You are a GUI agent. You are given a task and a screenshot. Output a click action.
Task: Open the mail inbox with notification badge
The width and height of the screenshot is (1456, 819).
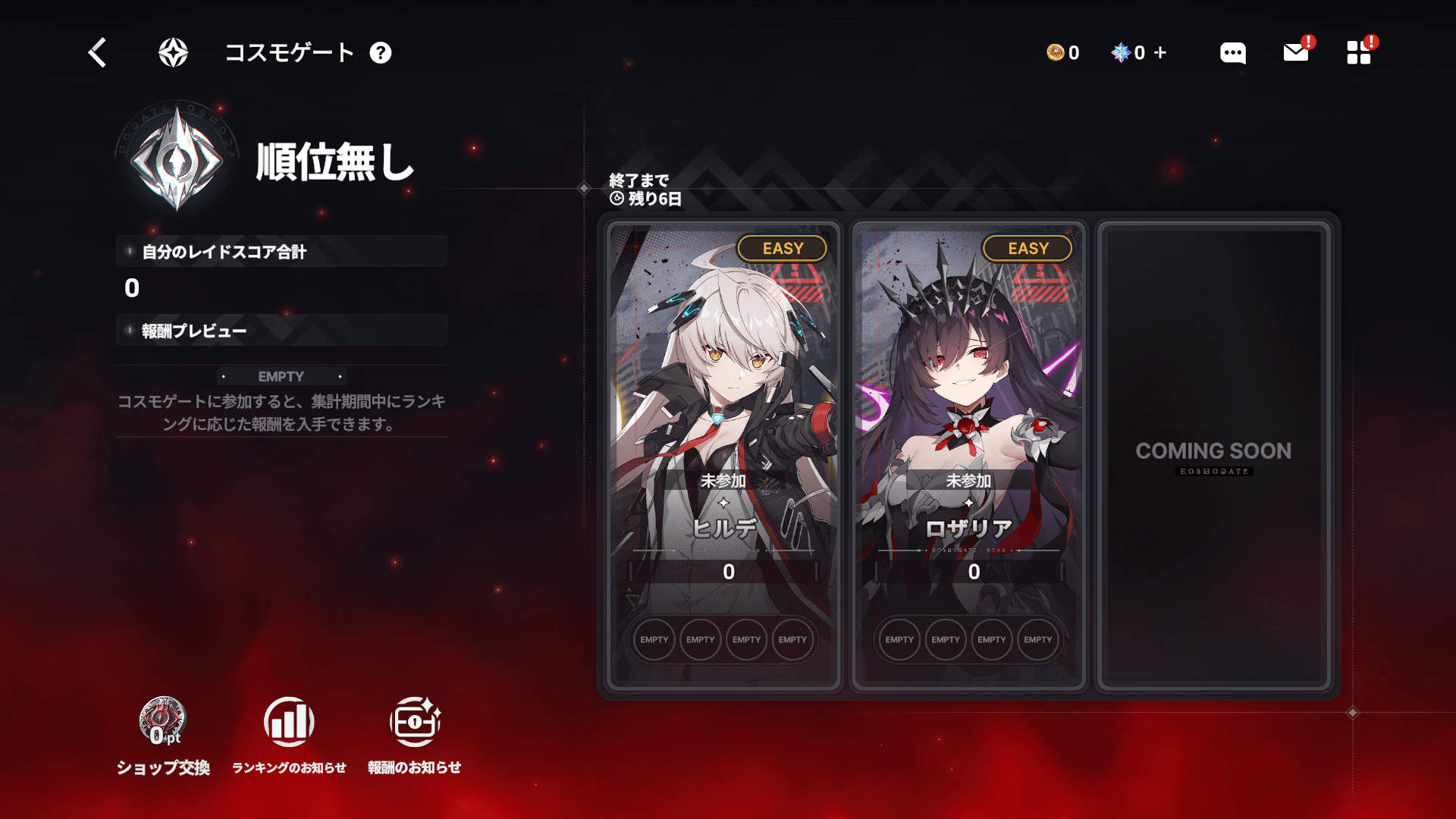1295,53
